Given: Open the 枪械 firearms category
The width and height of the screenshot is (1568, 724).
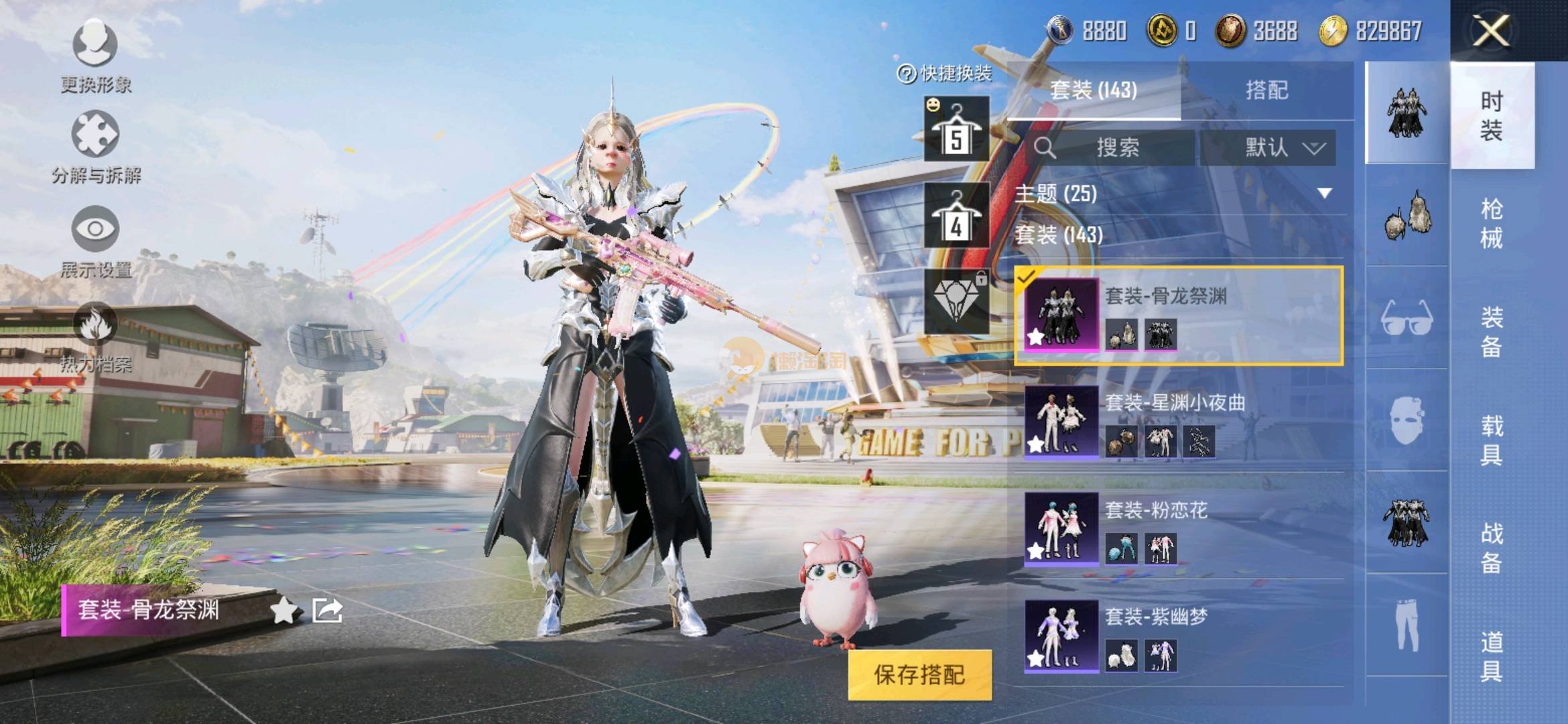Looking at the screenshot, I should 1492,223.
